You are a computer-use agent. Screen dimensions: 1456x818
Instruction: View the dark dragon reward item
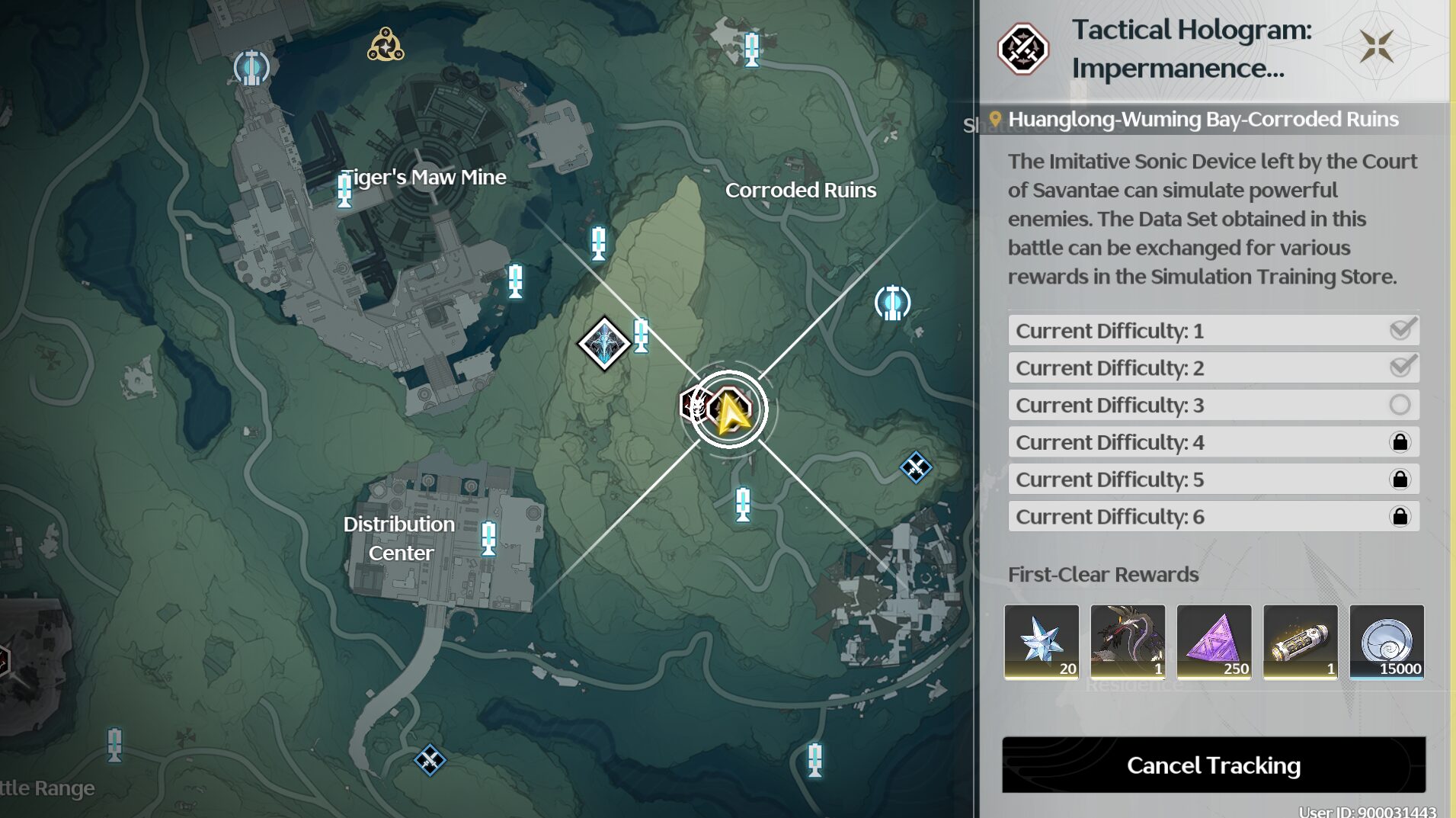pos(1128,641)
